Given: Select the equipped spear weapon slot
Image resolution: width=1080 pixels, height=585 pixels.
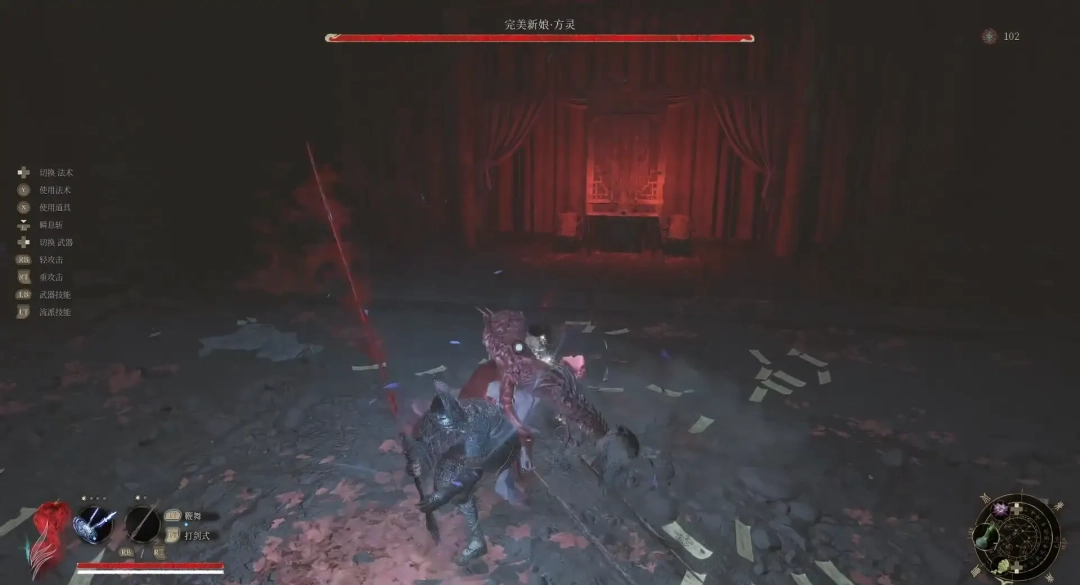Looking at the screenshot, I should (x=143, y=524).
